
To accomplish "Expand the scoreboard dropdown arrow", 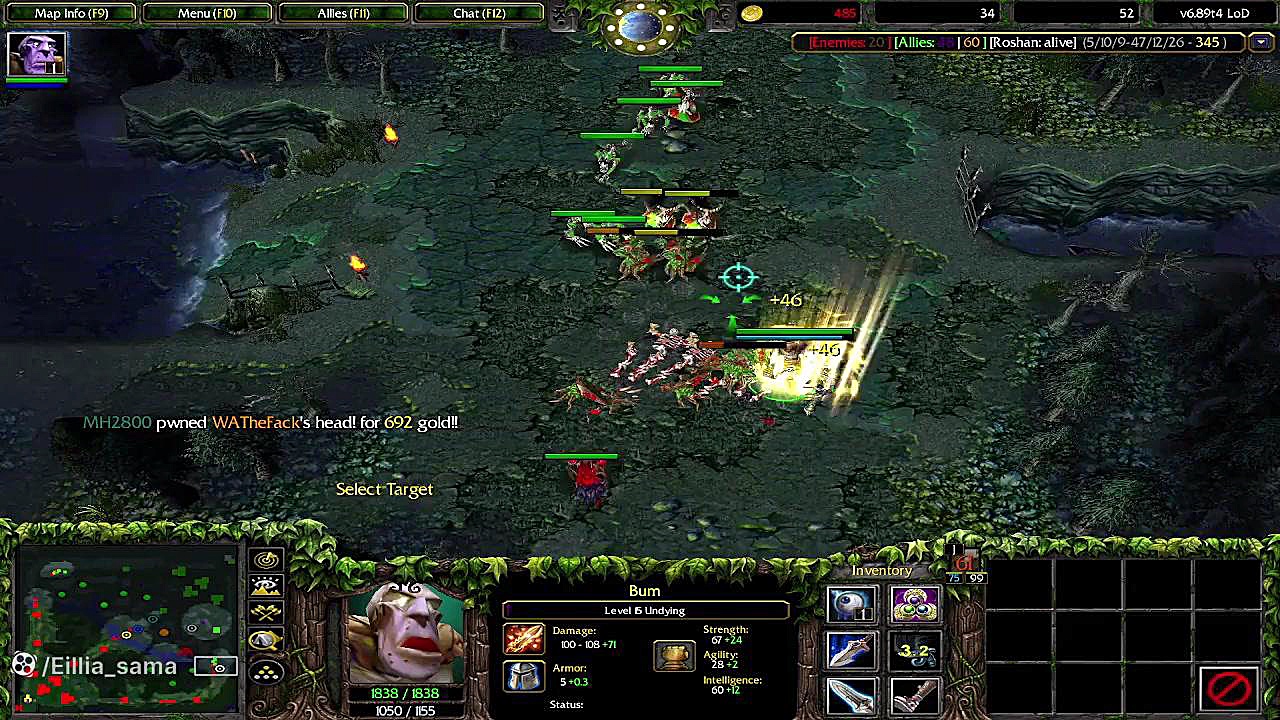I will (1261, 42).
